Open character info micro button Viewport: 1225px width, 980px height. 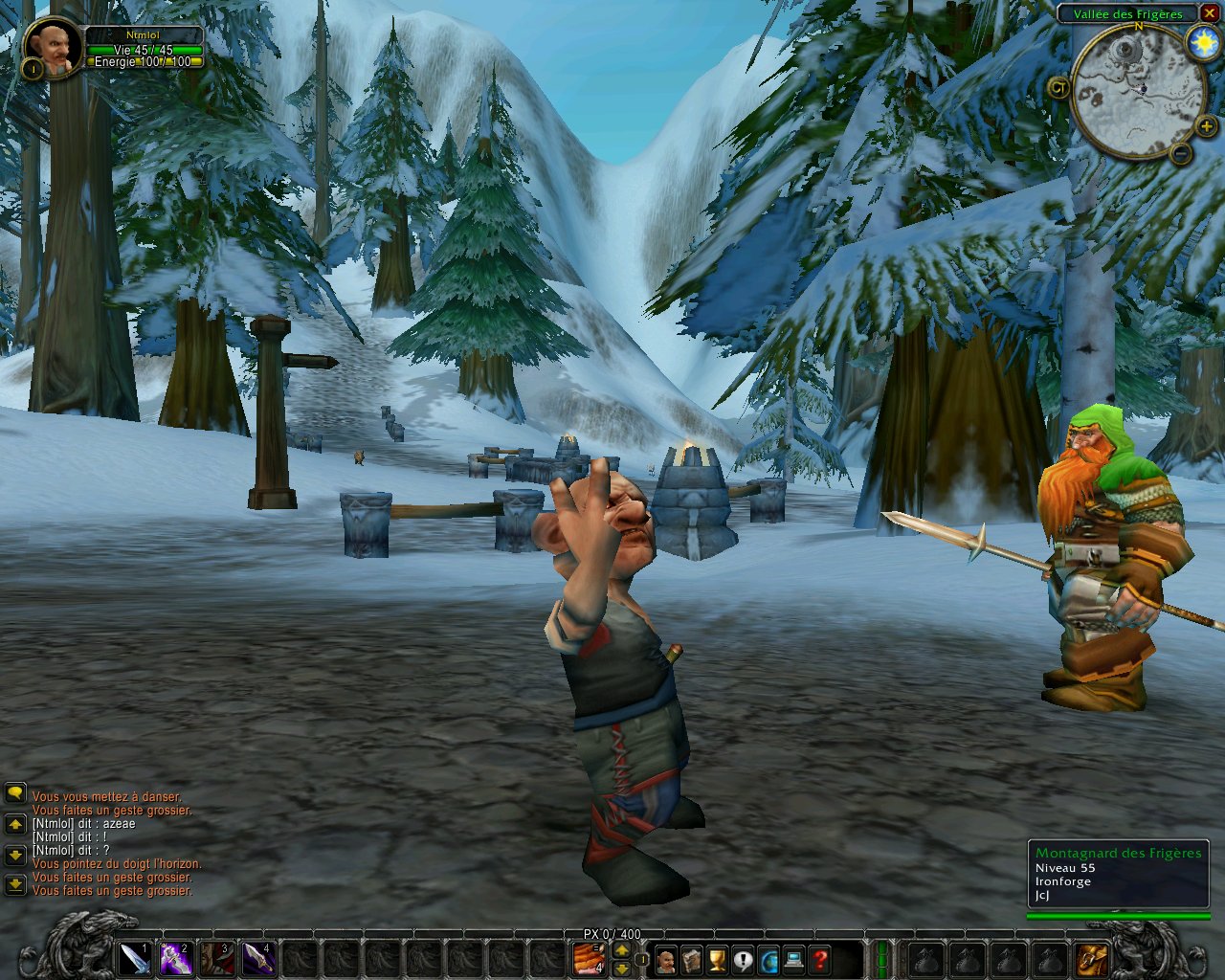point(665,959)
